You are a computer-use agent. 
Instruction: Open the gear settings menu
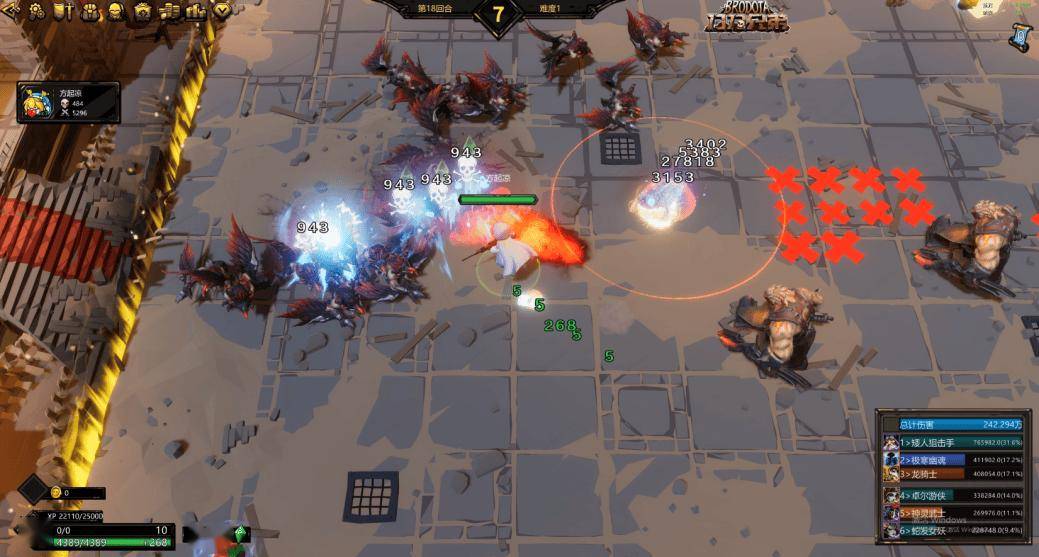[36, 11]
